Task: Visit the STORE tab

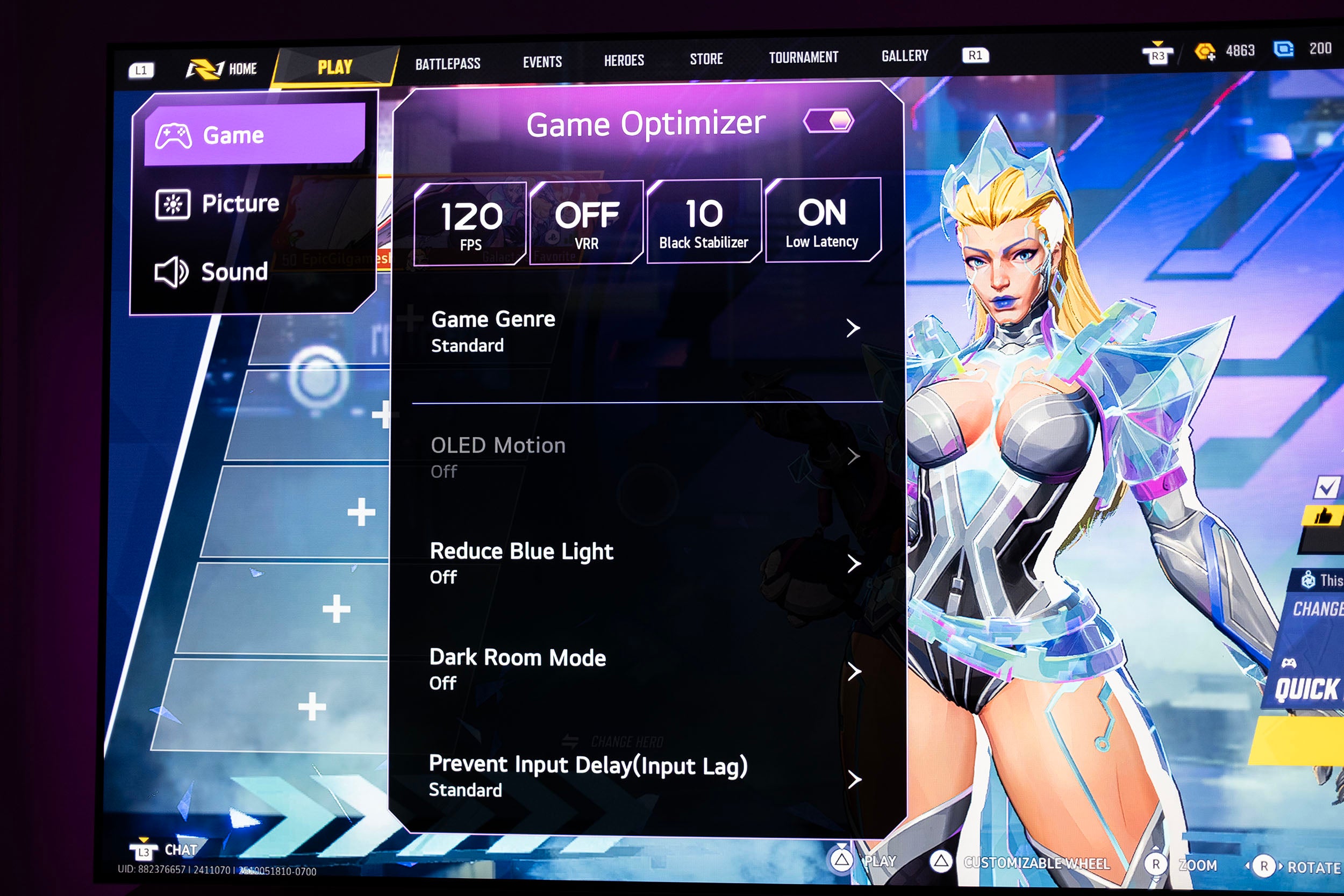Action: click(706, 59)
